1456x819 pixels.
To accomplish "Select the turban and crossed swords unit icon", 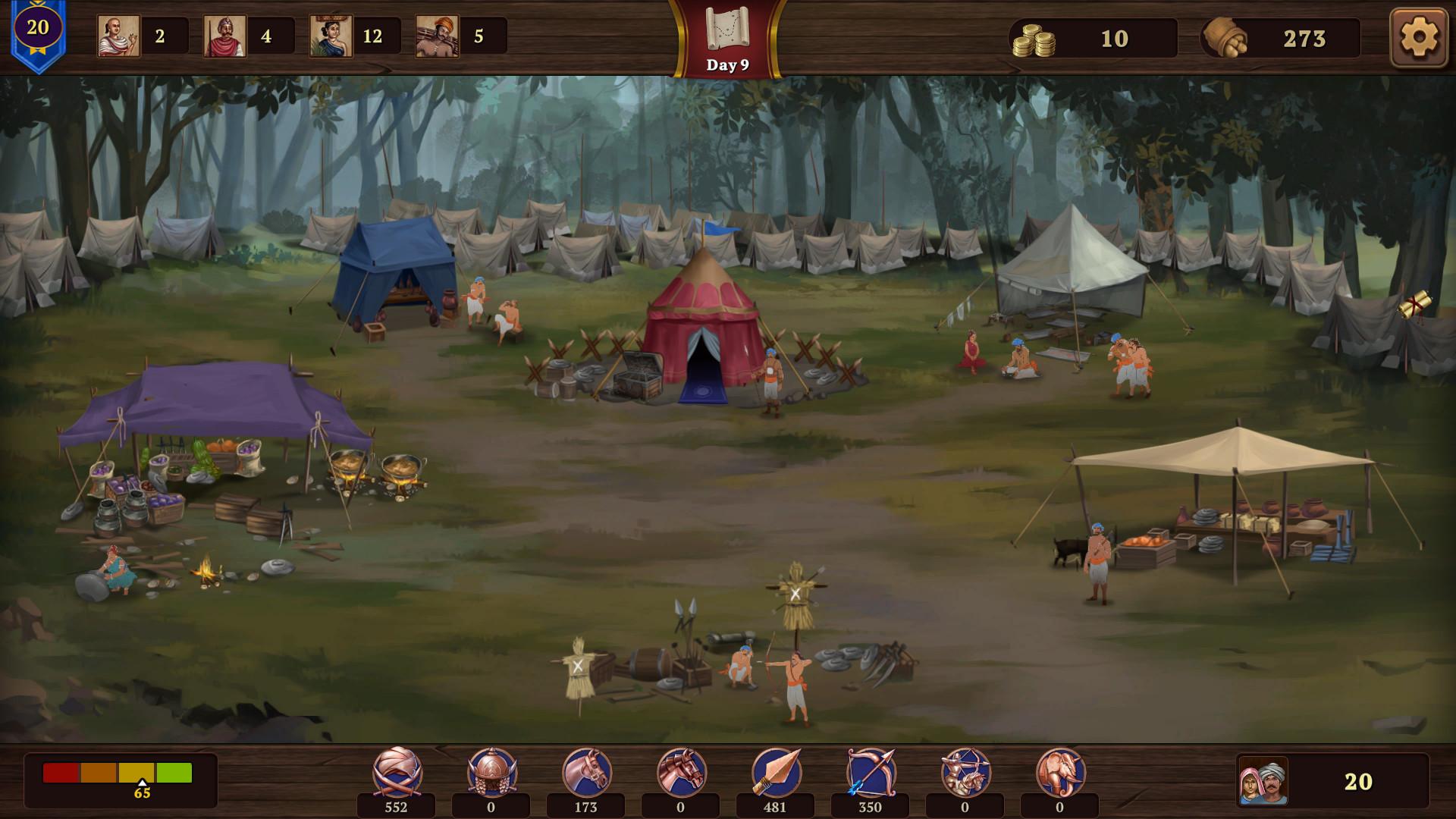I will click(397, 772).
